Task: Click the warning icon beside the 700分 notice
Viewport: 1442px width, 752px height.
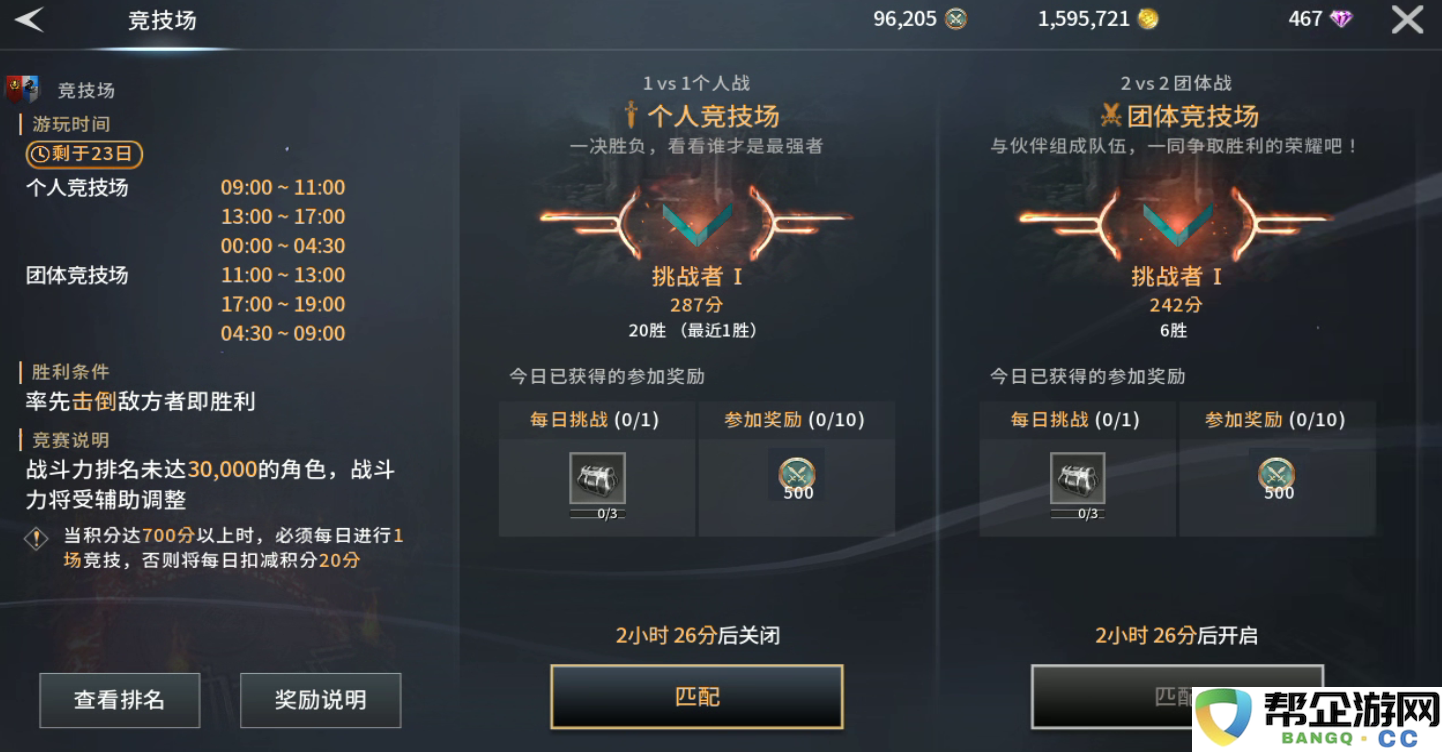Action: coord(36,540)
